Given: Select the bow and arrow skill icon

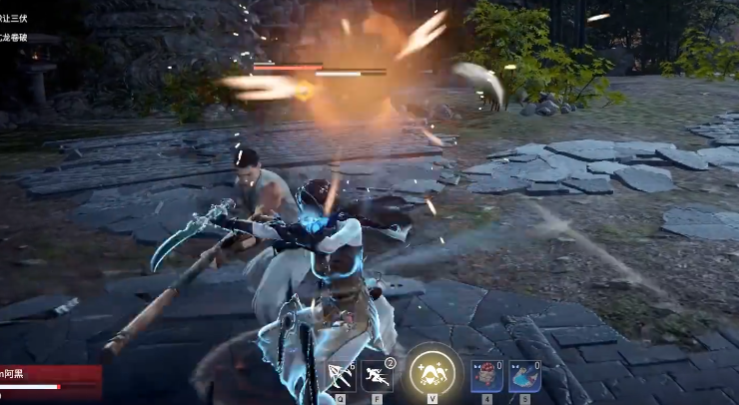Looking at the screenshot, I should [x=339, y=376].
